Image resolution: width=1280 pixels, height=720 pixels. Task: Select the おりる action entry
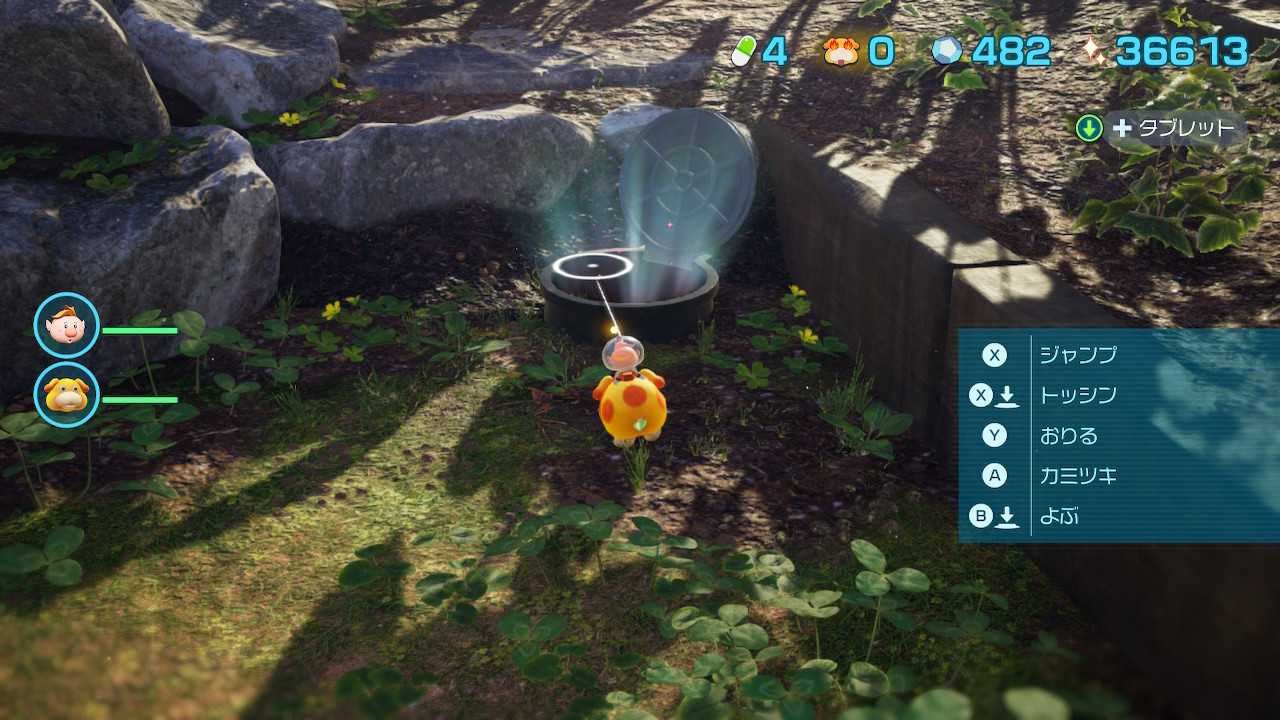[x=1068, y=436]
